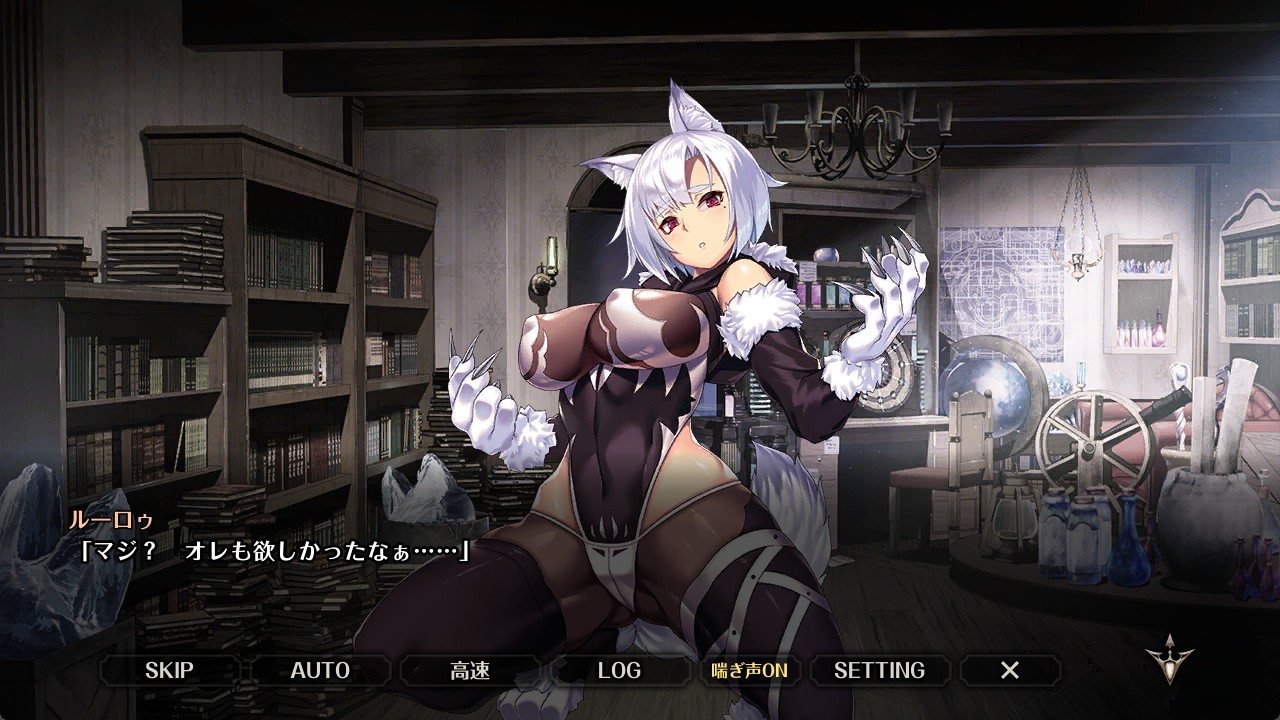Close the bottom menu with X

click(x=1010, y=670)
